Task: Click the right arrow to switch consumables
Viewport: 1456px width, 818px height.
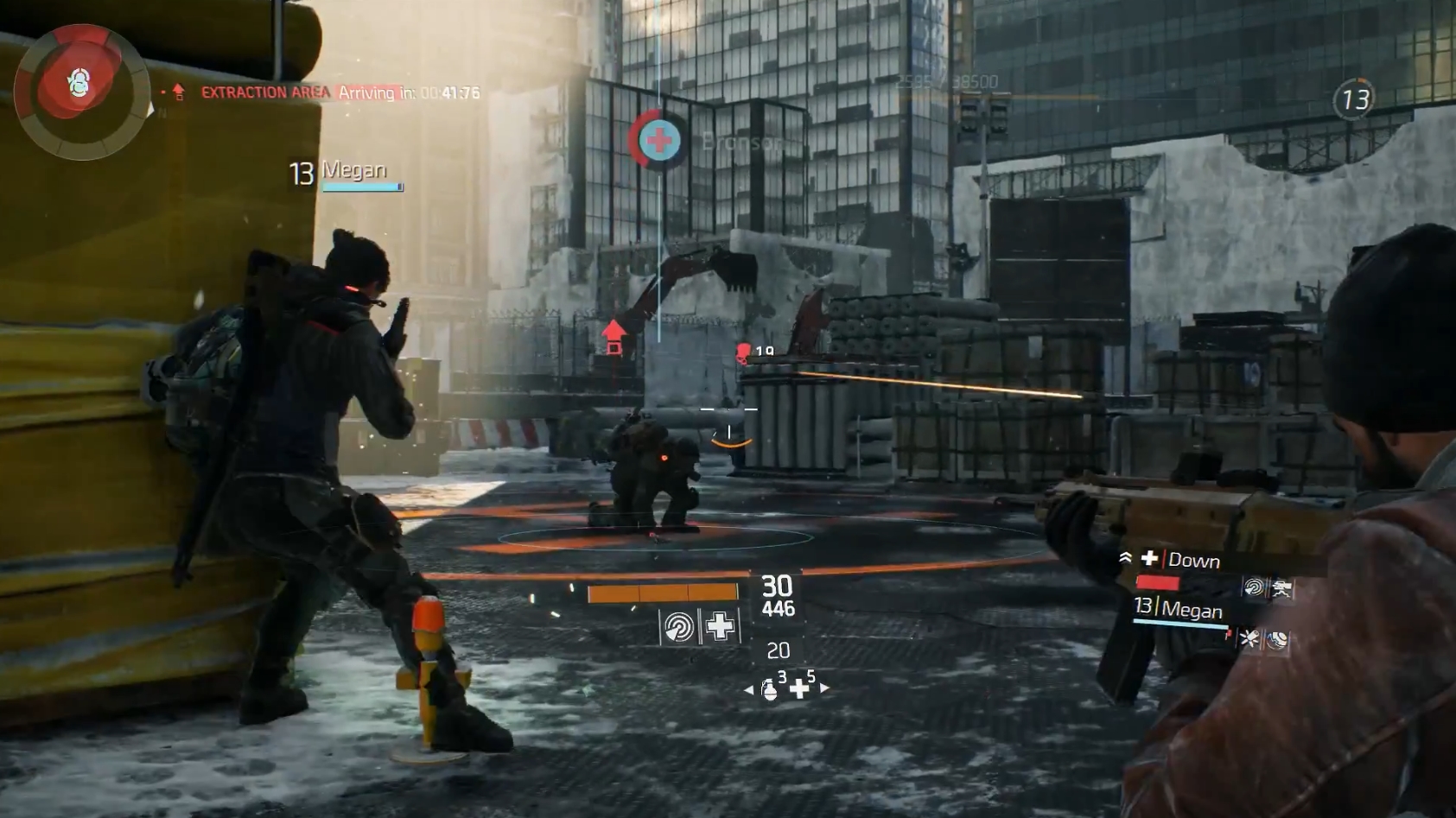Action: coord(825,688)
